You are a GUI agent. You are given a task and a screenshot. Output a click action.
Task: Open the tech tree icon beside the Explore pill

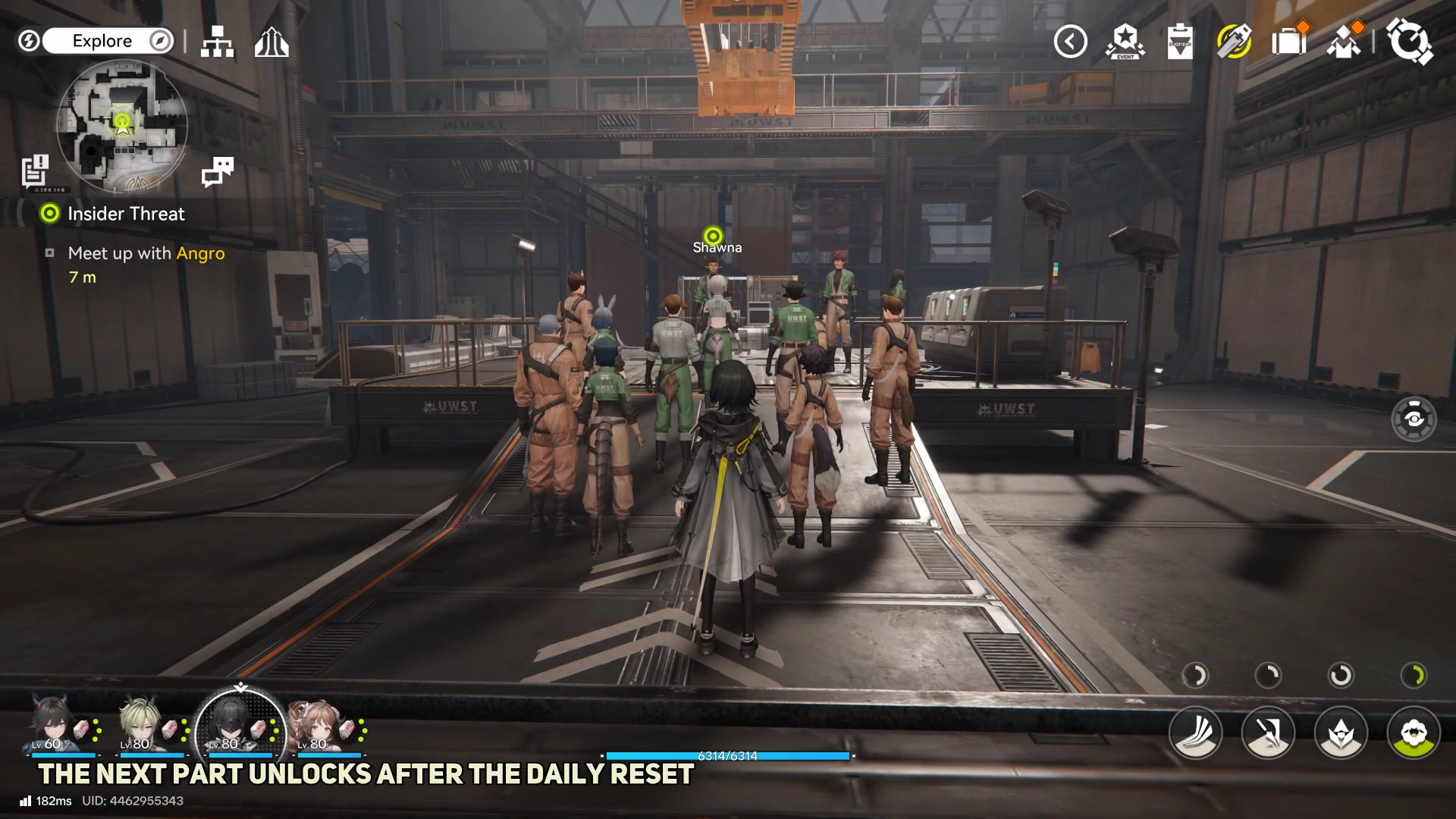tap(218, 42)
